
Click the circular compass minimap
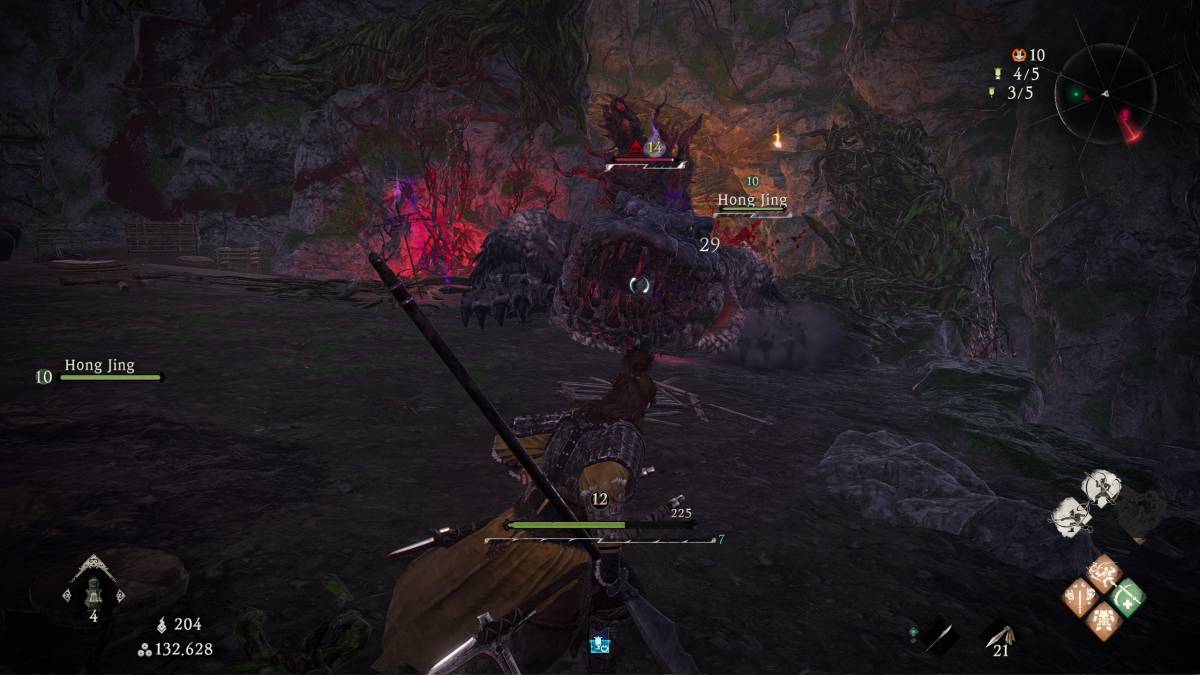coord(1105,93)
